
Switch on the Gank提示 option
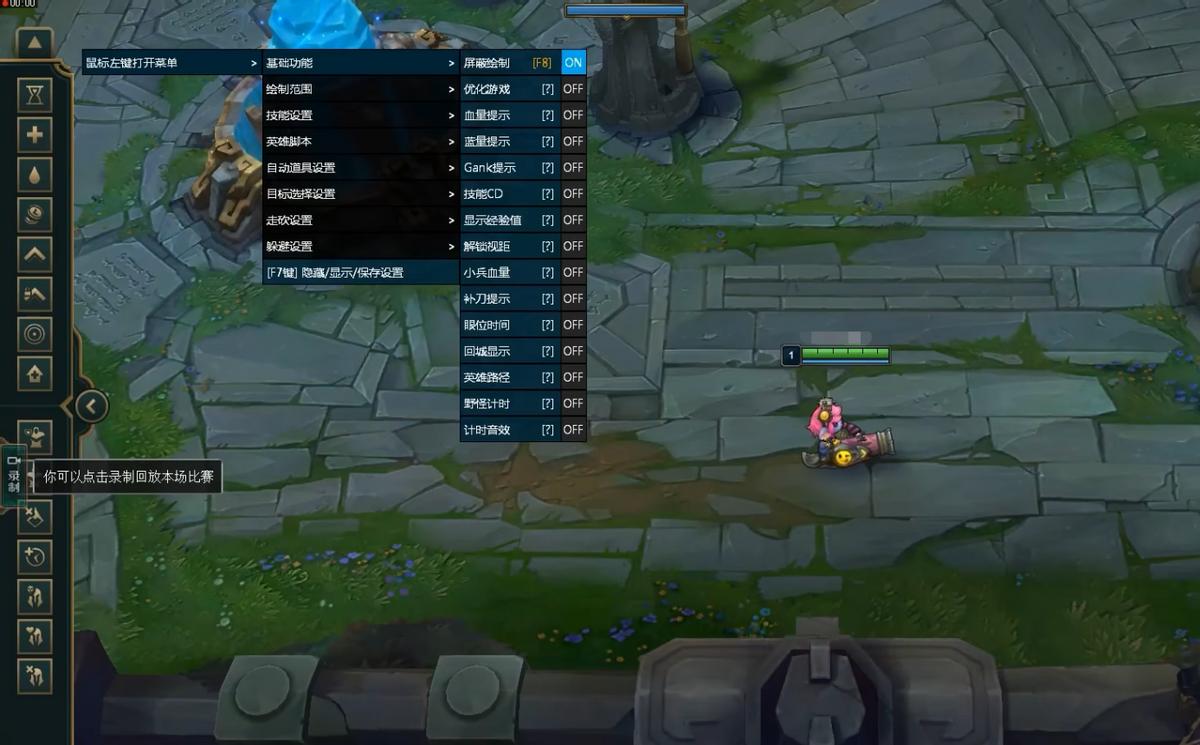click(x=573, y=168)
